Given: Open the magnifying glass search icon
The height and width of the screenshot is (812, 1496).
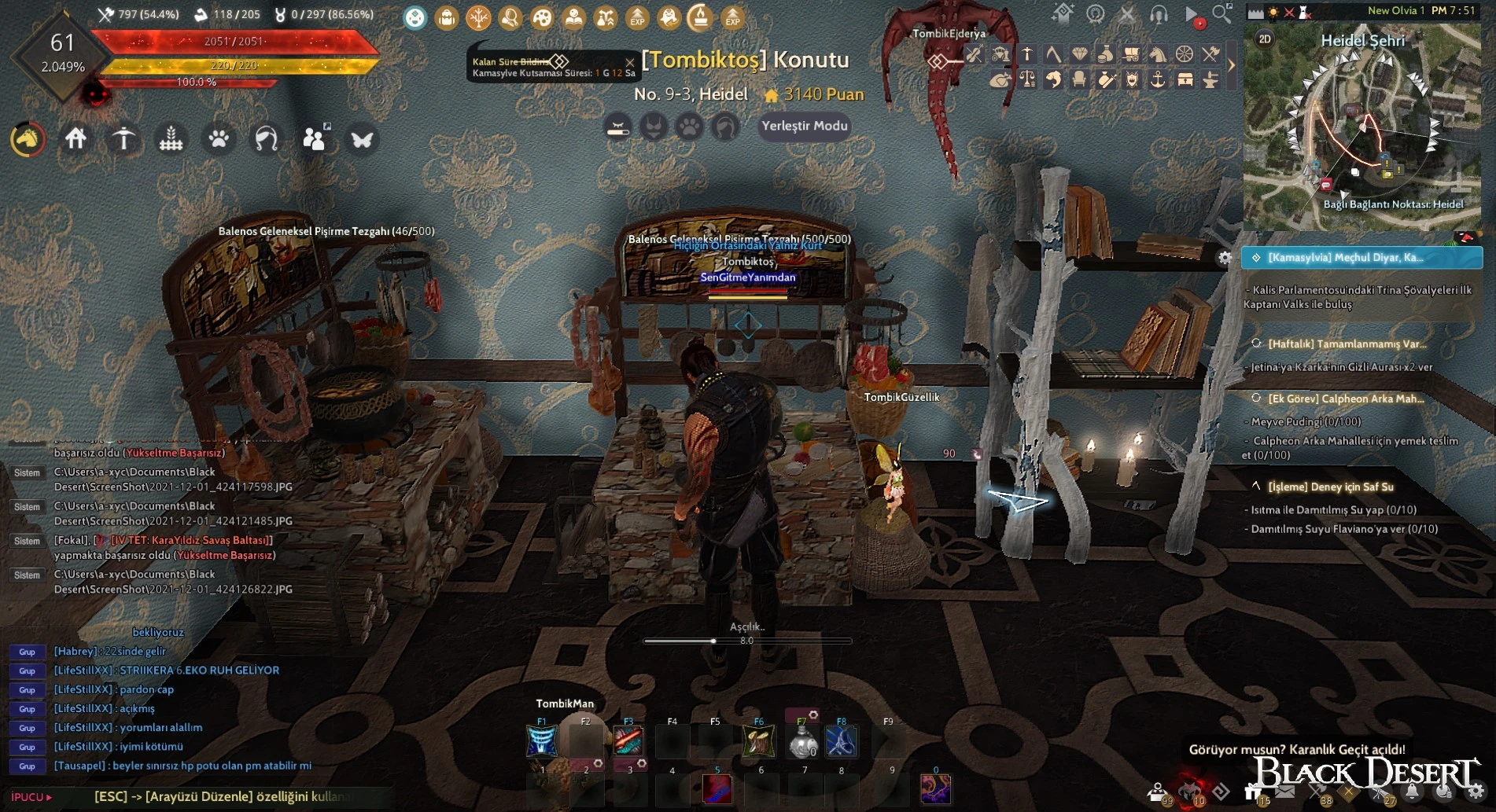Looking at the screenshot, I should click(1221, 13).
